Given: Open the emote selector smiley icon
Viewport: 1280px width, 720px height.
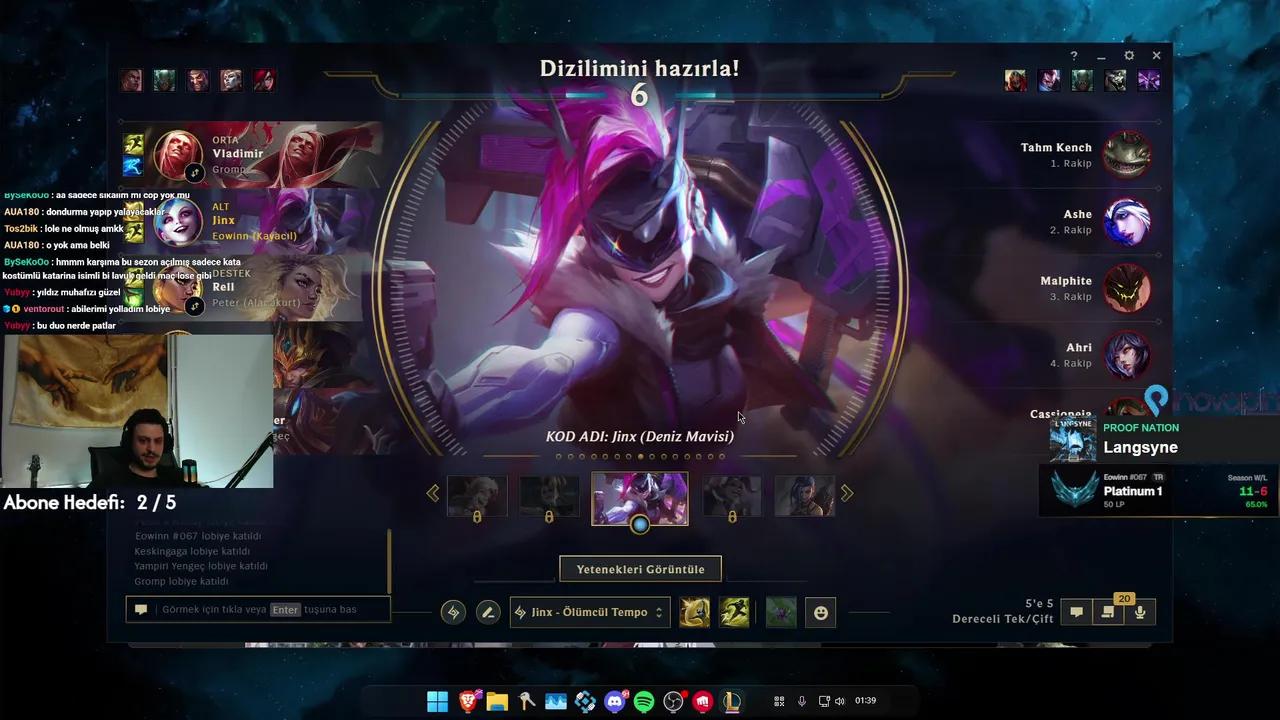Looking at the screenshot, I should tap(820, 612).
